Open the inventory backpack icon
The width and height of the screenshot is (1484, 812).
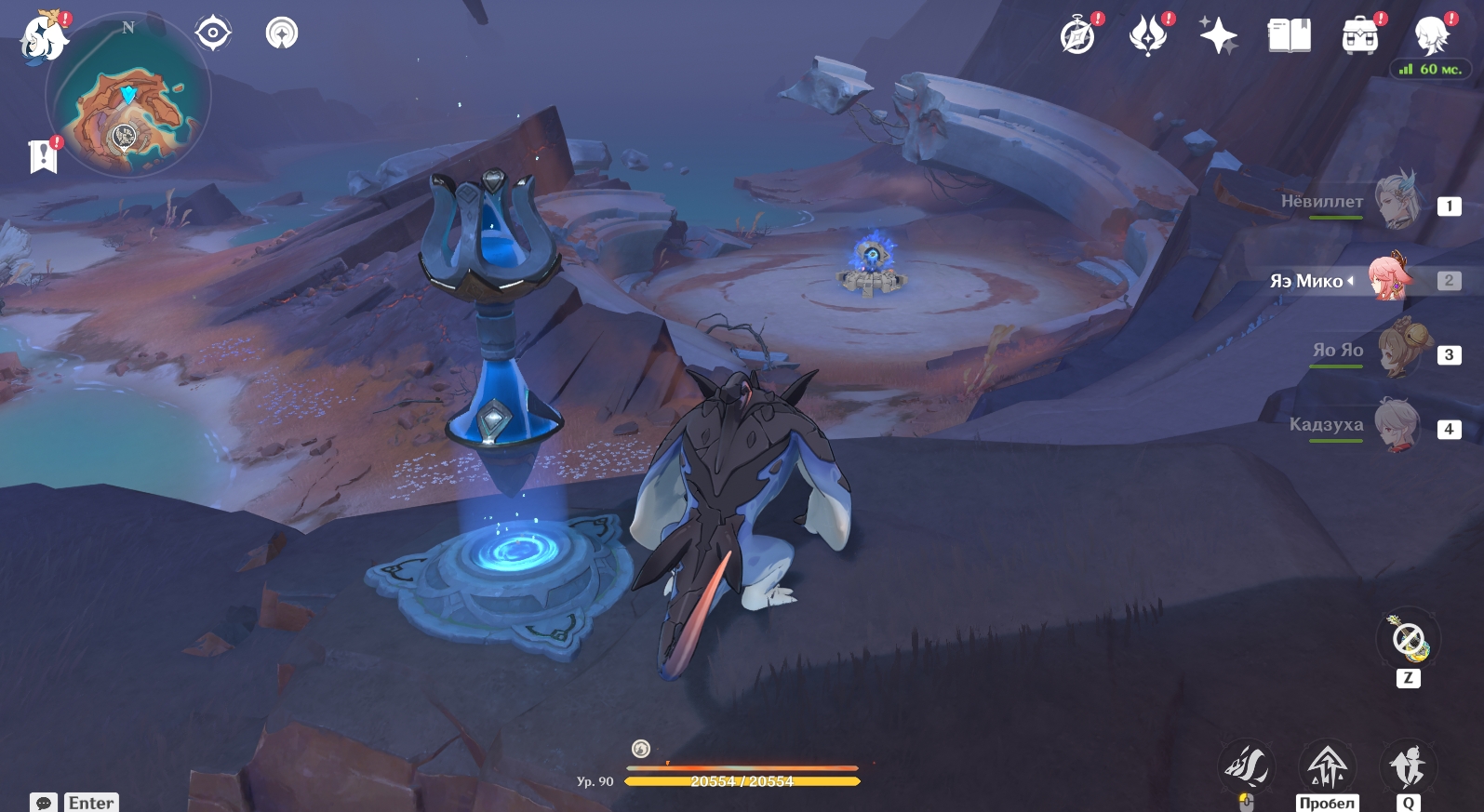[1359, 36]
